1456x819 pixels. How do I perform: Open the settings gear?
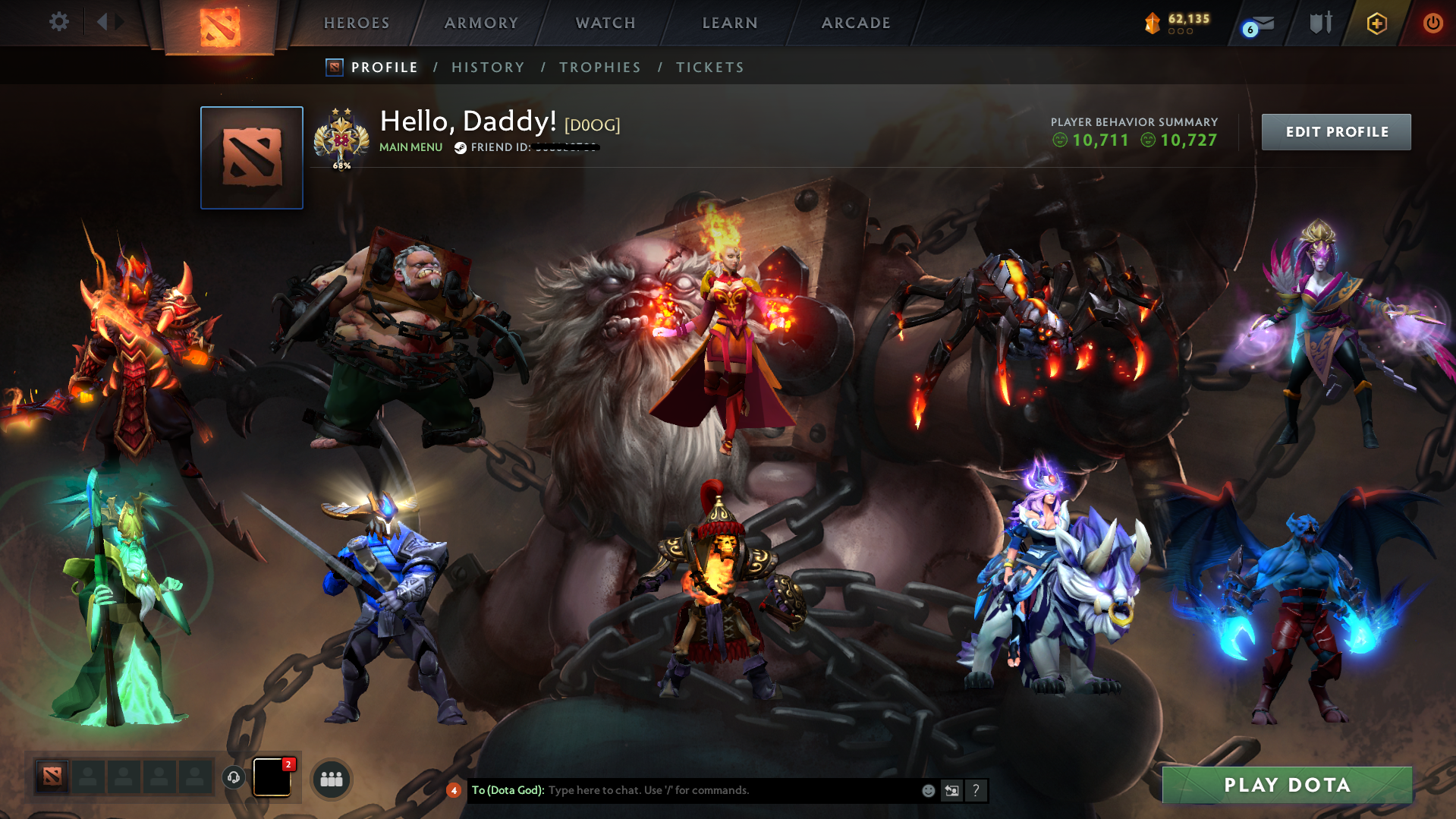click(58, 22)
